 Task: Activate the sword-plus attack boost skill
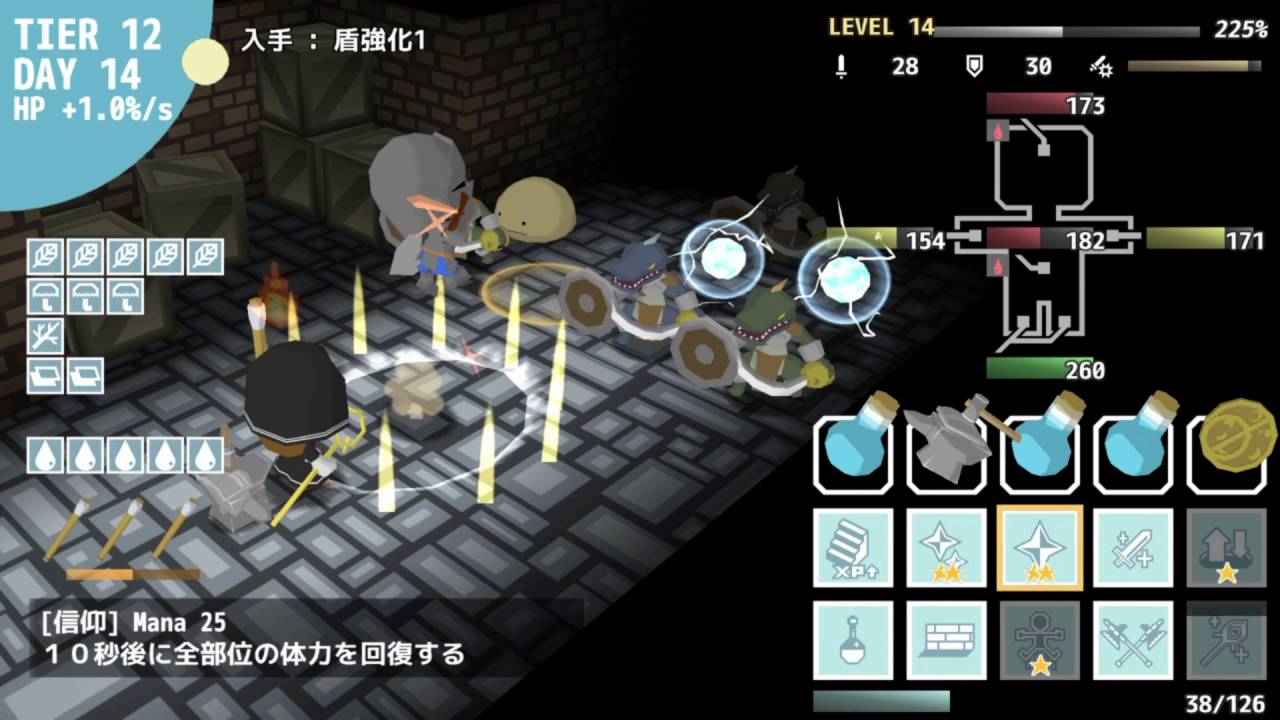pos(1133,548)
